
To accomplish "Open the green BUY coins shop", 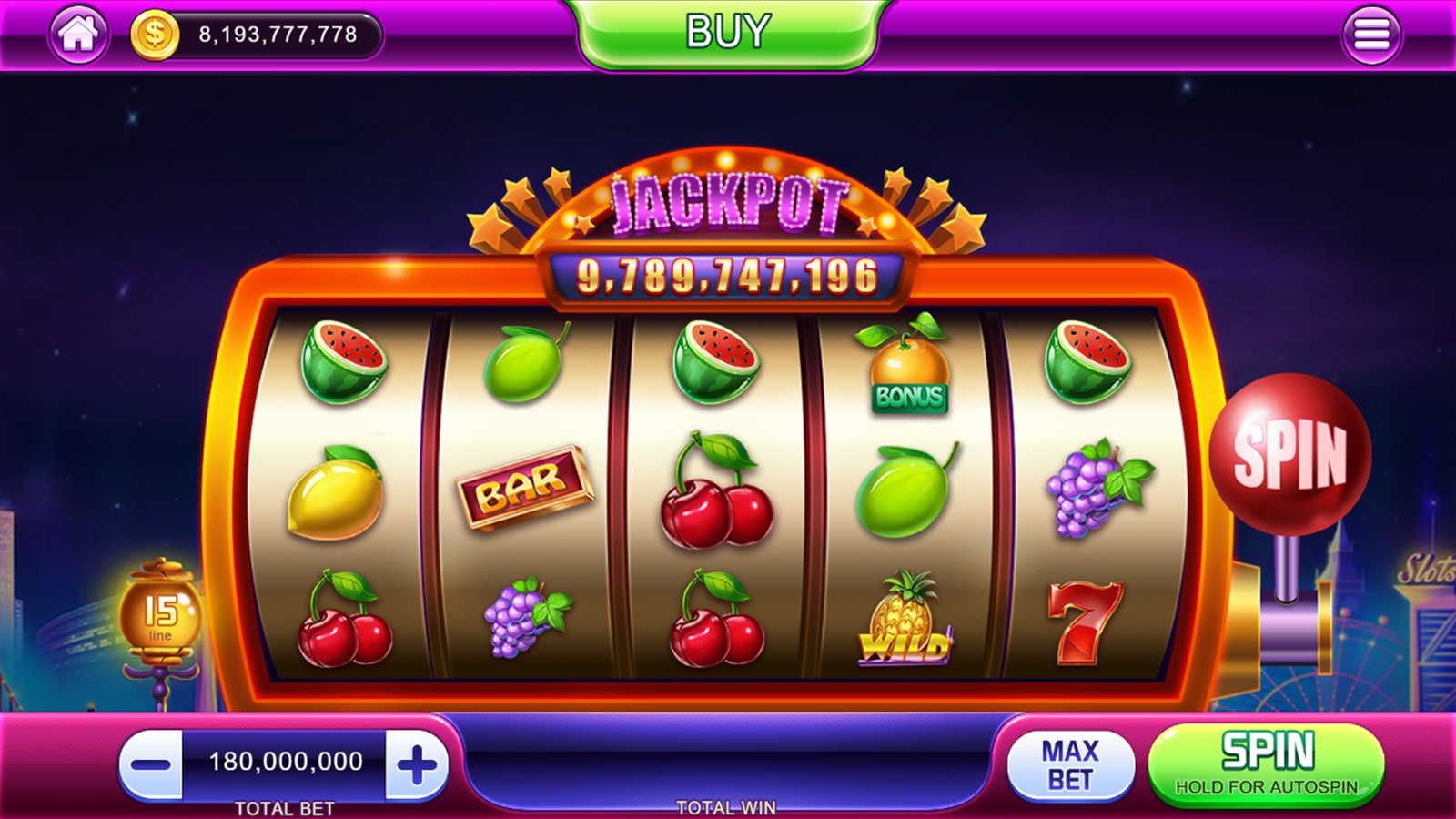I will point(728,33).
